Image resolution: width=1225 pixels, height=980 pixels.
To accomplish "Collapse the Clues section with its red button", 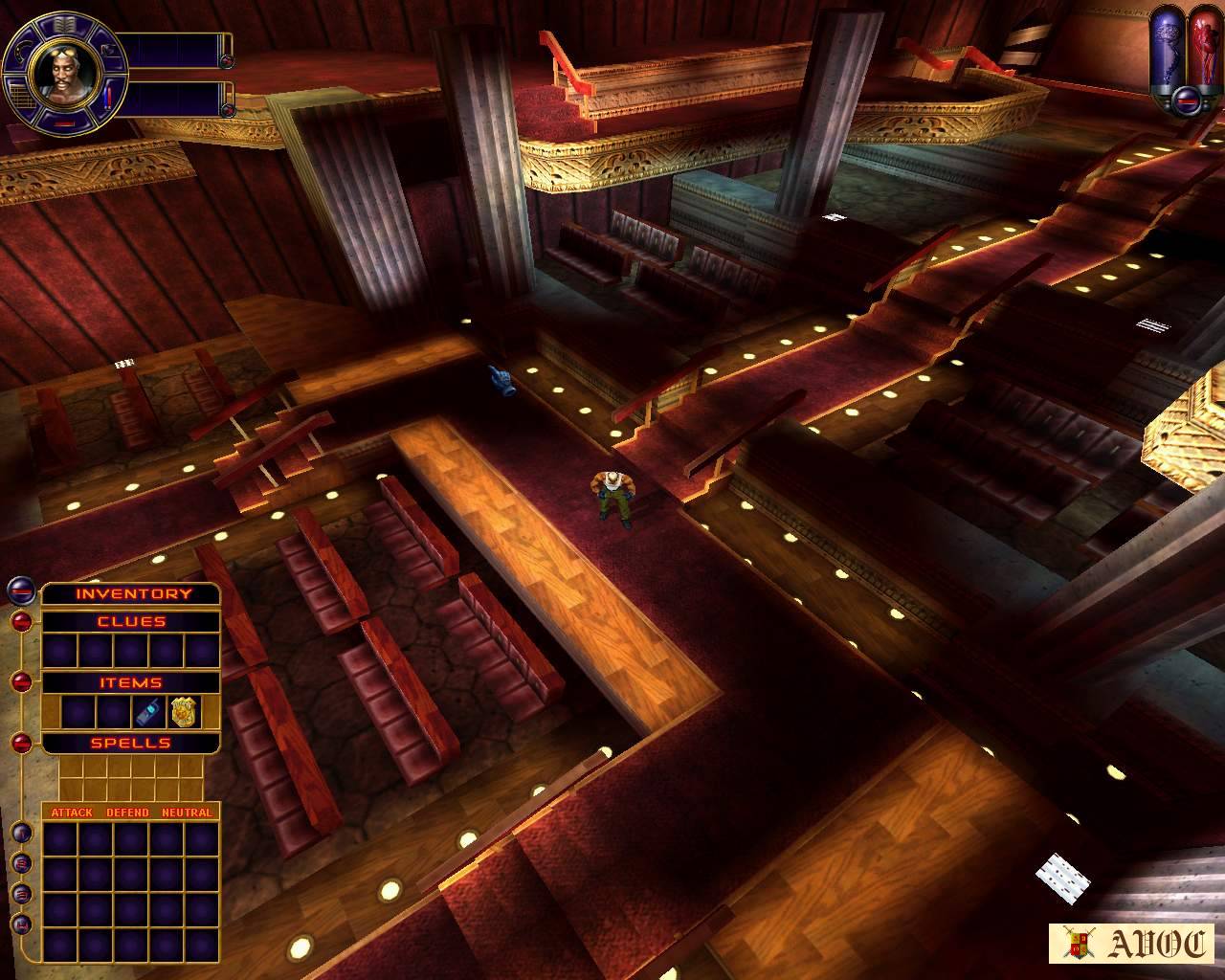I will 20,621.
